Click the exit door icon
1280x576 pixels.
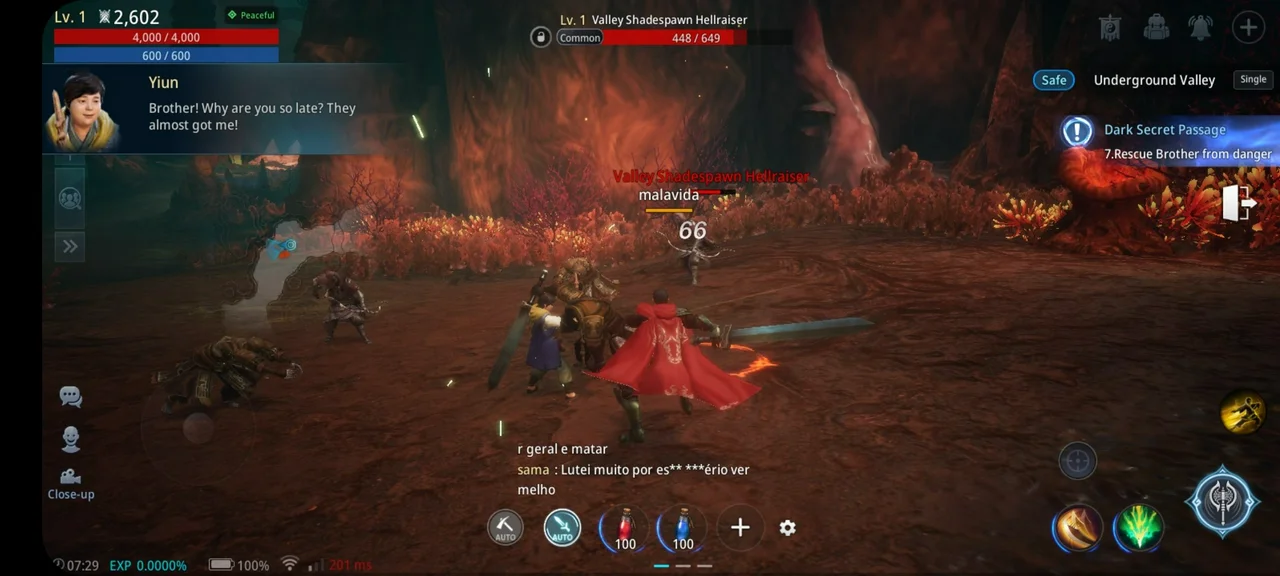(1239, 204)
